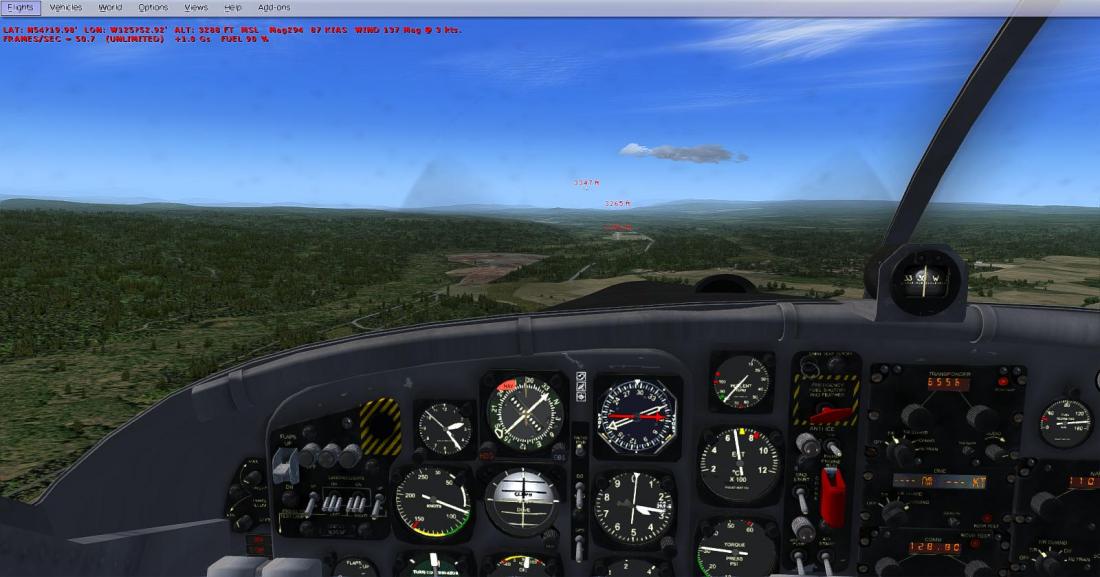Pull the red emergency fuel shutoff lever
1100x577 pixels.
point(831,414)
